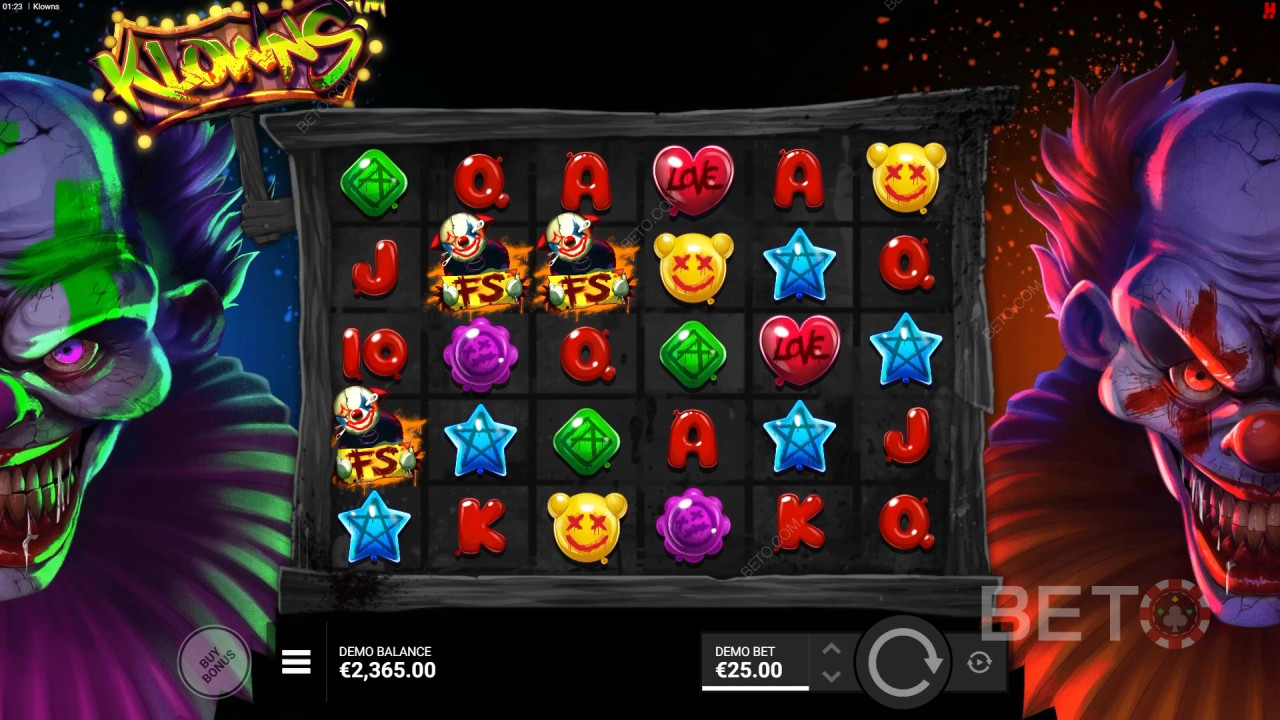This screenshot has height=720, width=1280.
Task: Spin the reels with the circular arrow button
Action: (x=905, y=662)
